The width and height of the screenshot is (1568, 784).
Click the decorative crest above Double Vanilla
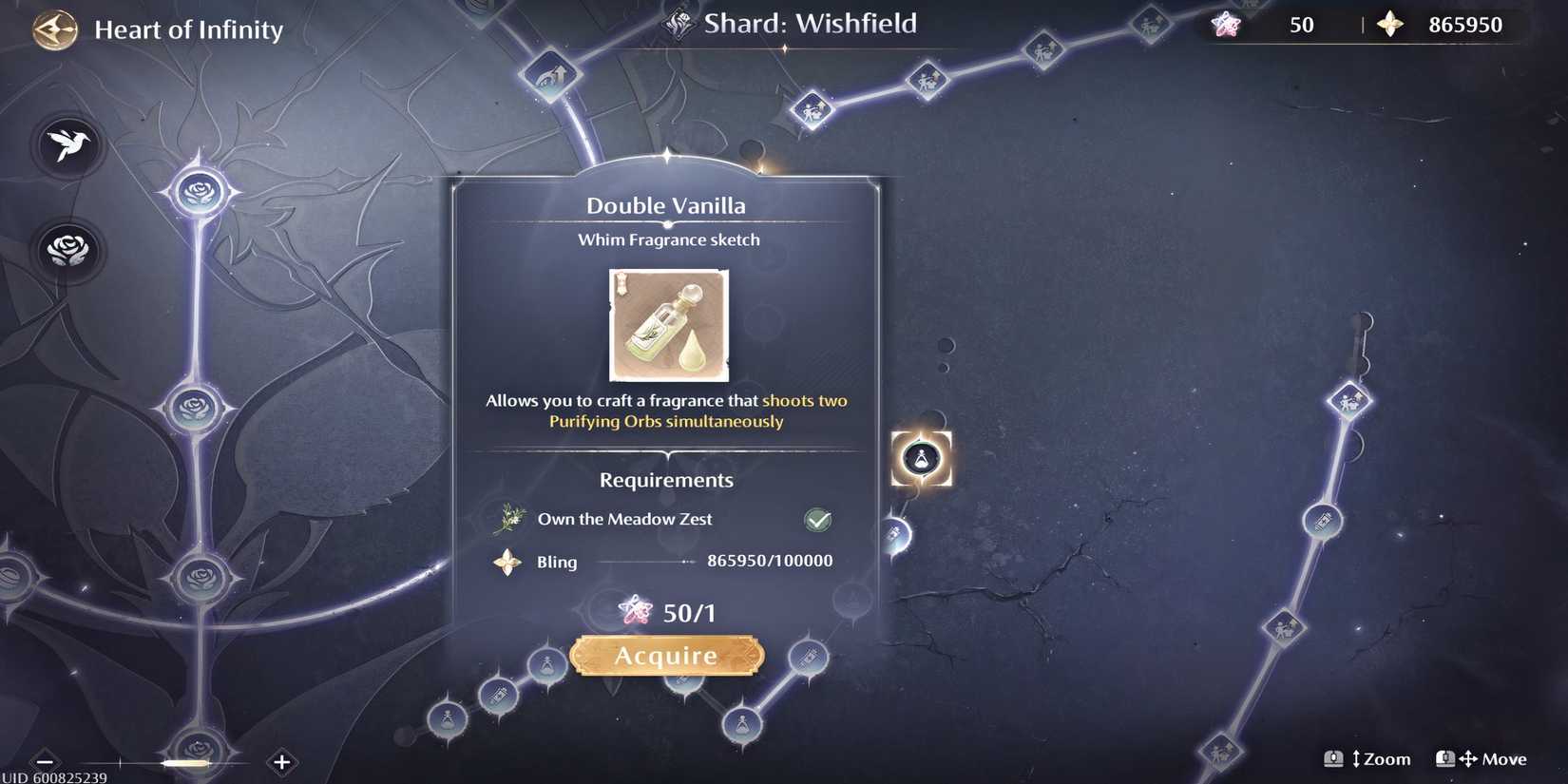tap(667, 161)
